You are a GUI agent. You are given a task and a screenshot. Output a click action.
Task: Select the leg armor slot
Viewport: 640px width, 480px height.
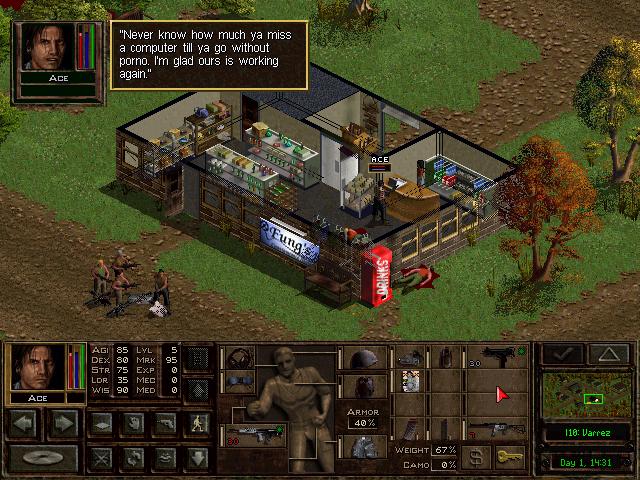click(361, 447)
